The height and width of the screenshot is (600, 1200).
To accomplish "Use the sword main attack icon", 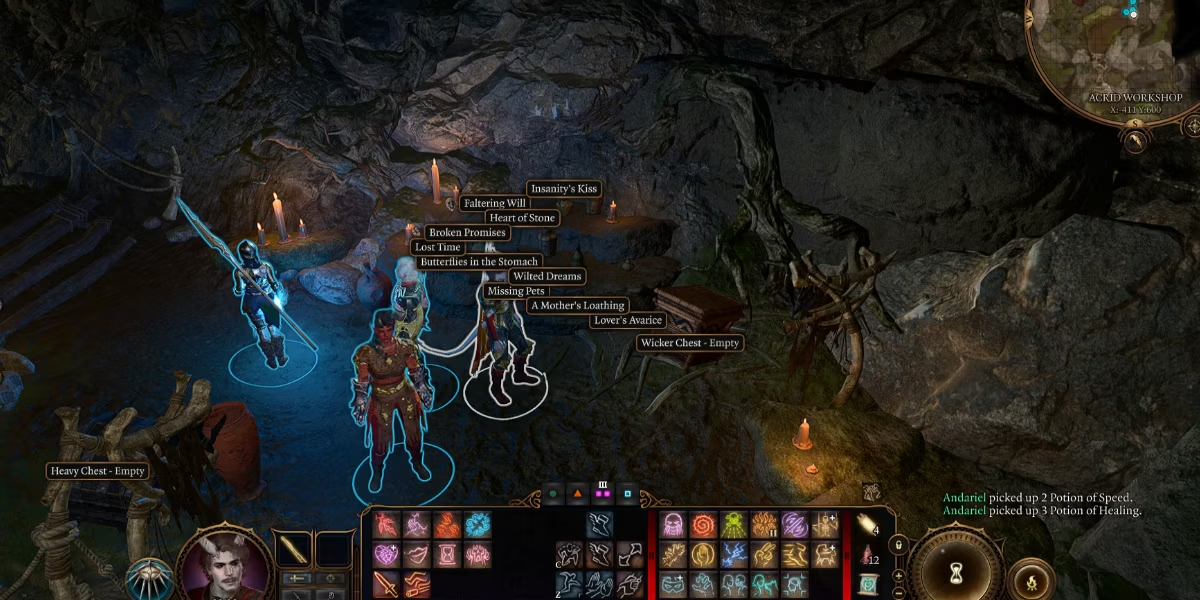I will [x=385, y=583].
